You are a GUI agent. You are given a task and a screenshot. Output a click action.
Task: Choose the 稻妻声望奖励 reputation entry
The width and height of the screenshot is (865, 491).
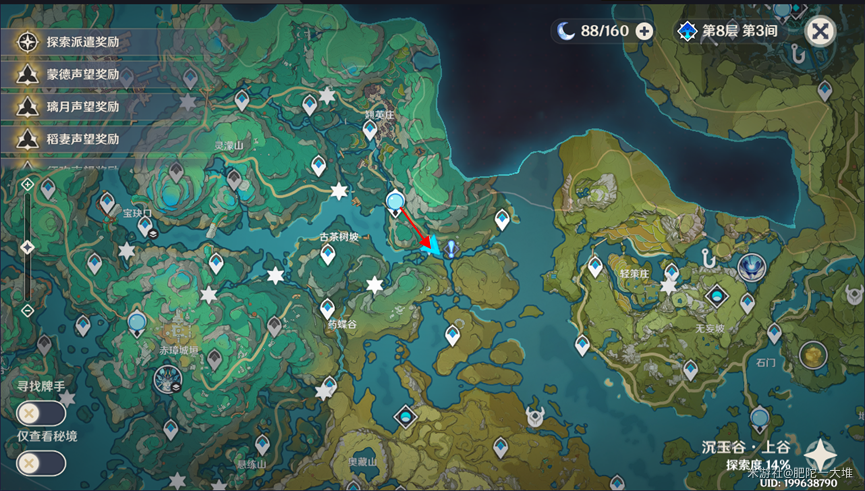80,139
